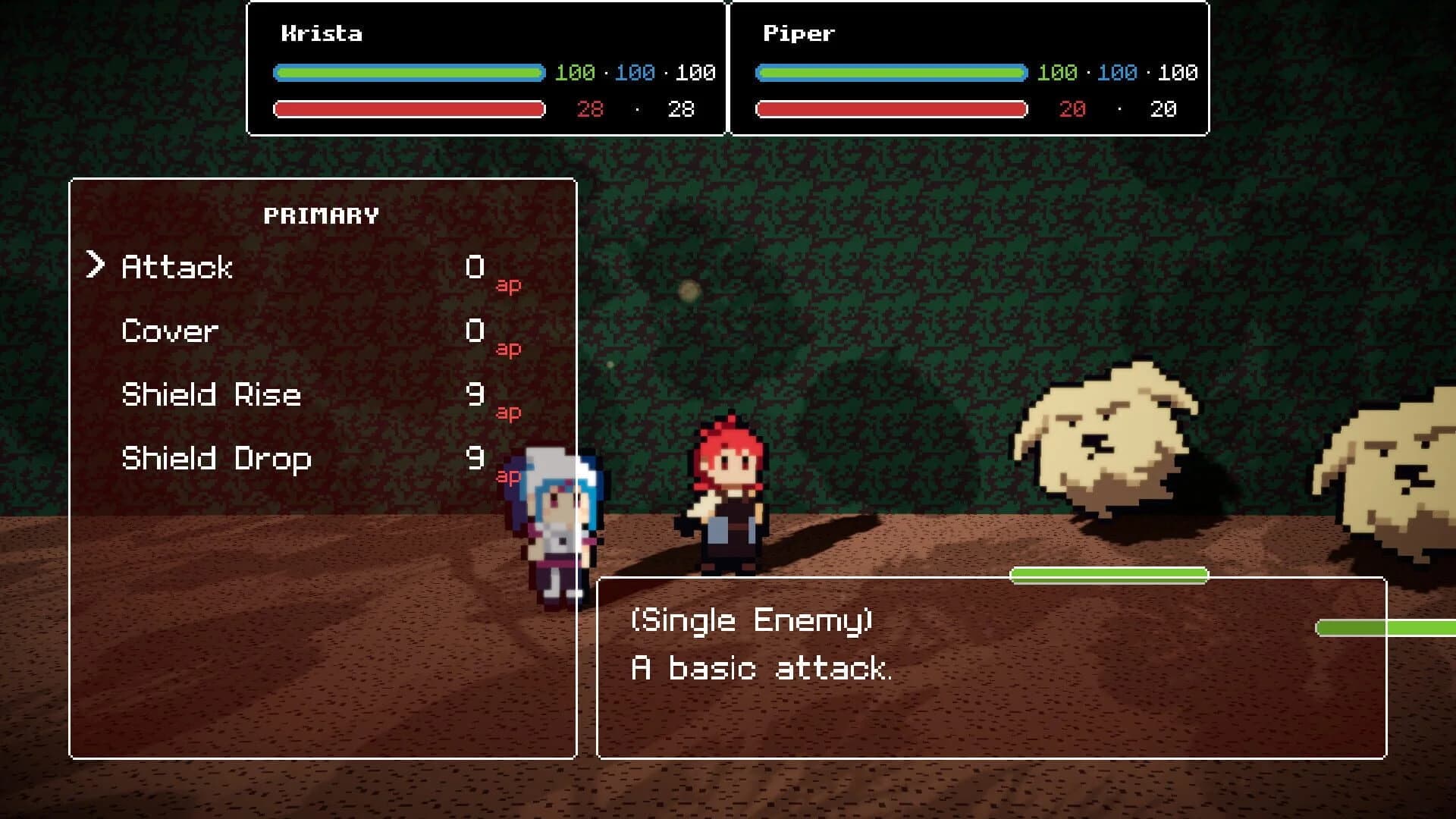Viewport: 1456px width, 819px height.
Task: Choose Shield Drop from the Primary menu
Action: click(217, 459)
